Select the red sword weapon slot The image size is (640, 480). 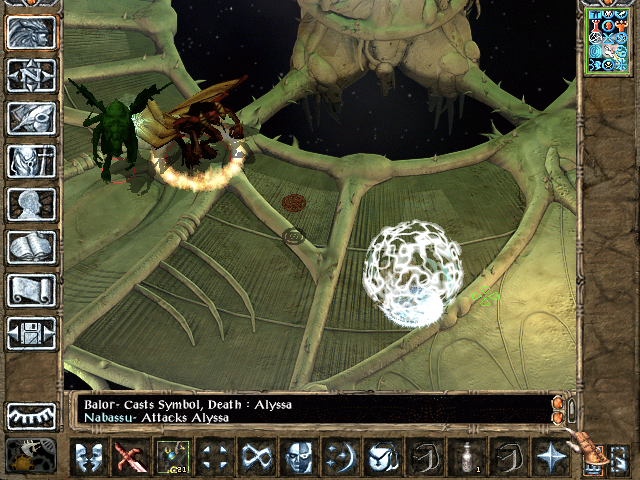[130, 457]
